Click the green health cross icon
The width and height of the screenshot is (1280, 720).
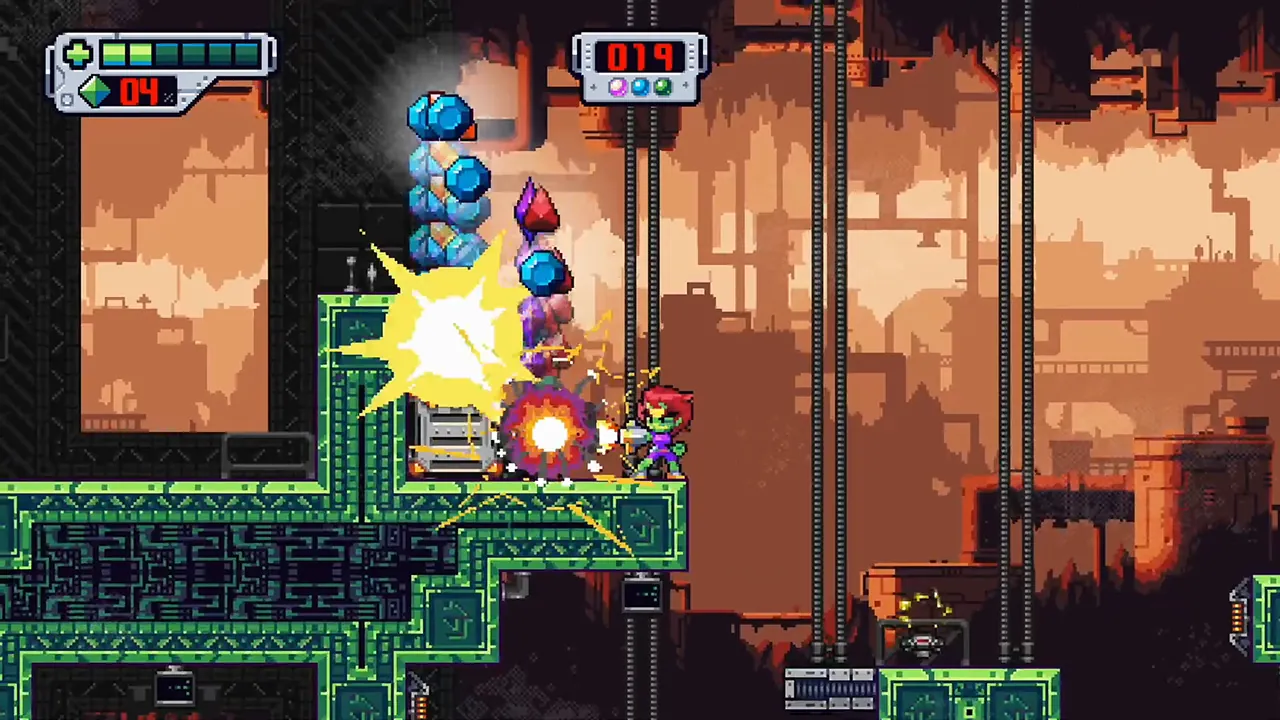(78, 53)
